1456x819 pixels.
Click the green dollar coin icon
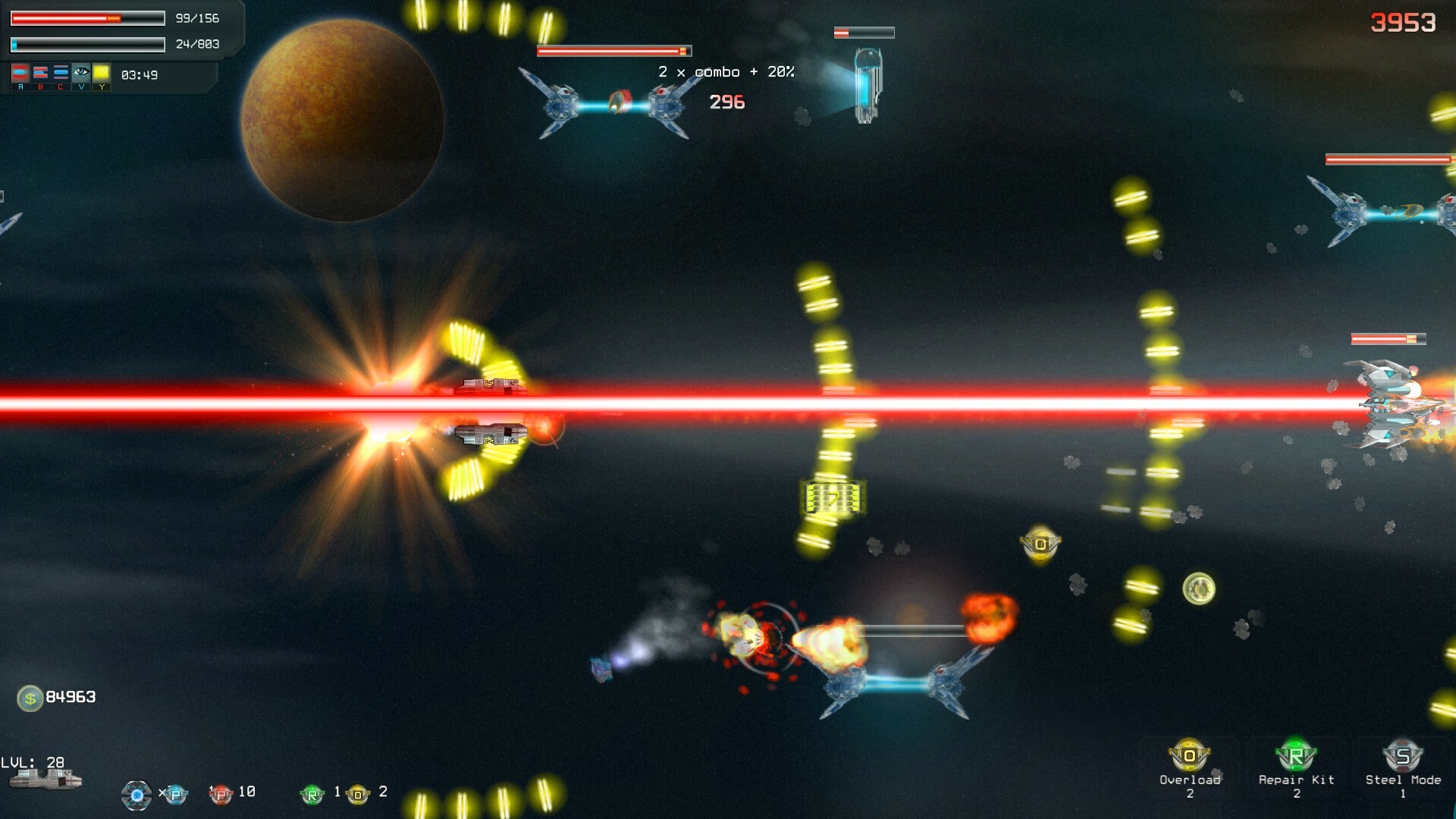tap(30, 698)
